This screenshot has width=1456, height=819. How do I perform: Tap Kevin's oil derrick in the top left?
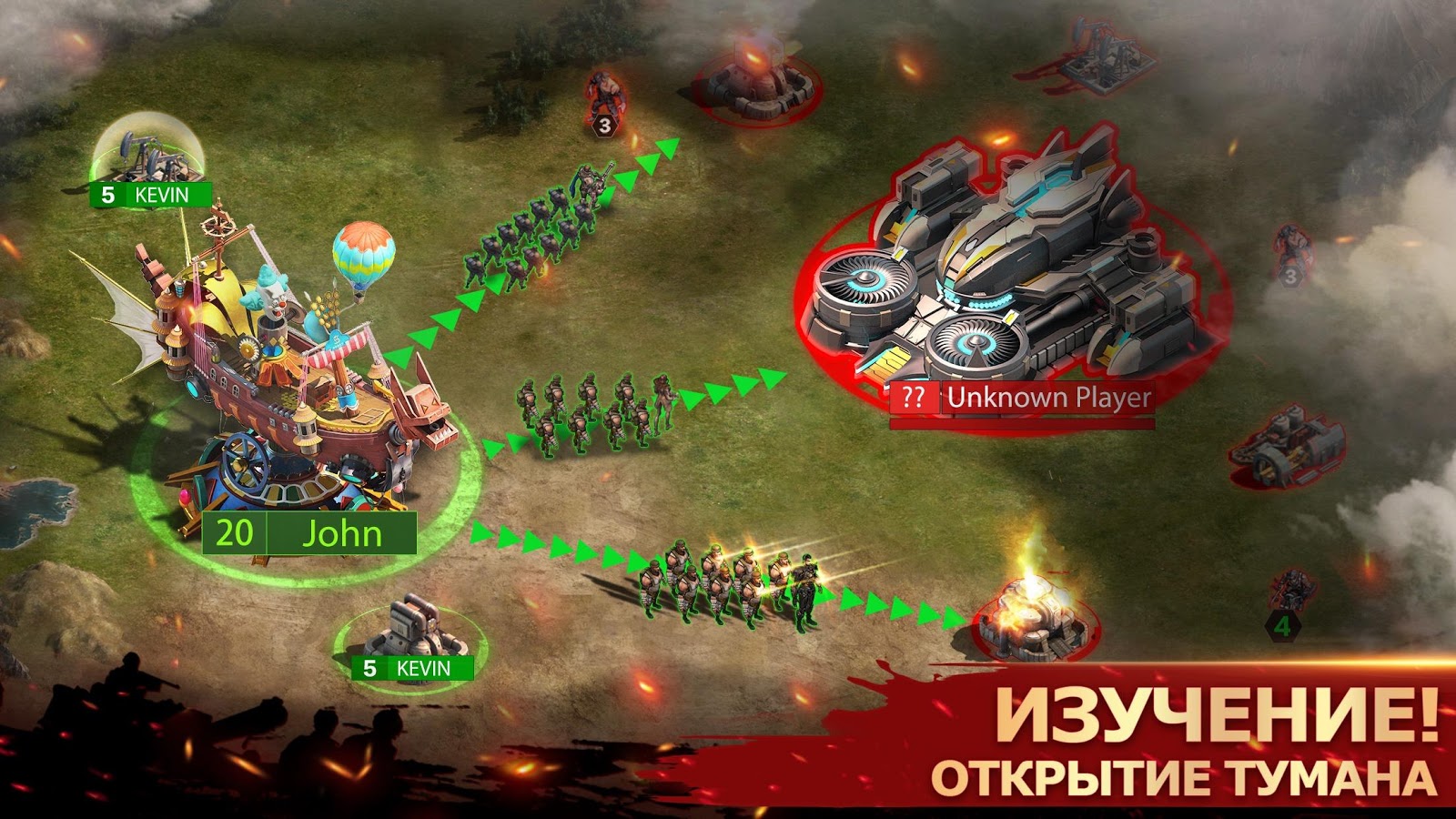[x=148, y=155]
